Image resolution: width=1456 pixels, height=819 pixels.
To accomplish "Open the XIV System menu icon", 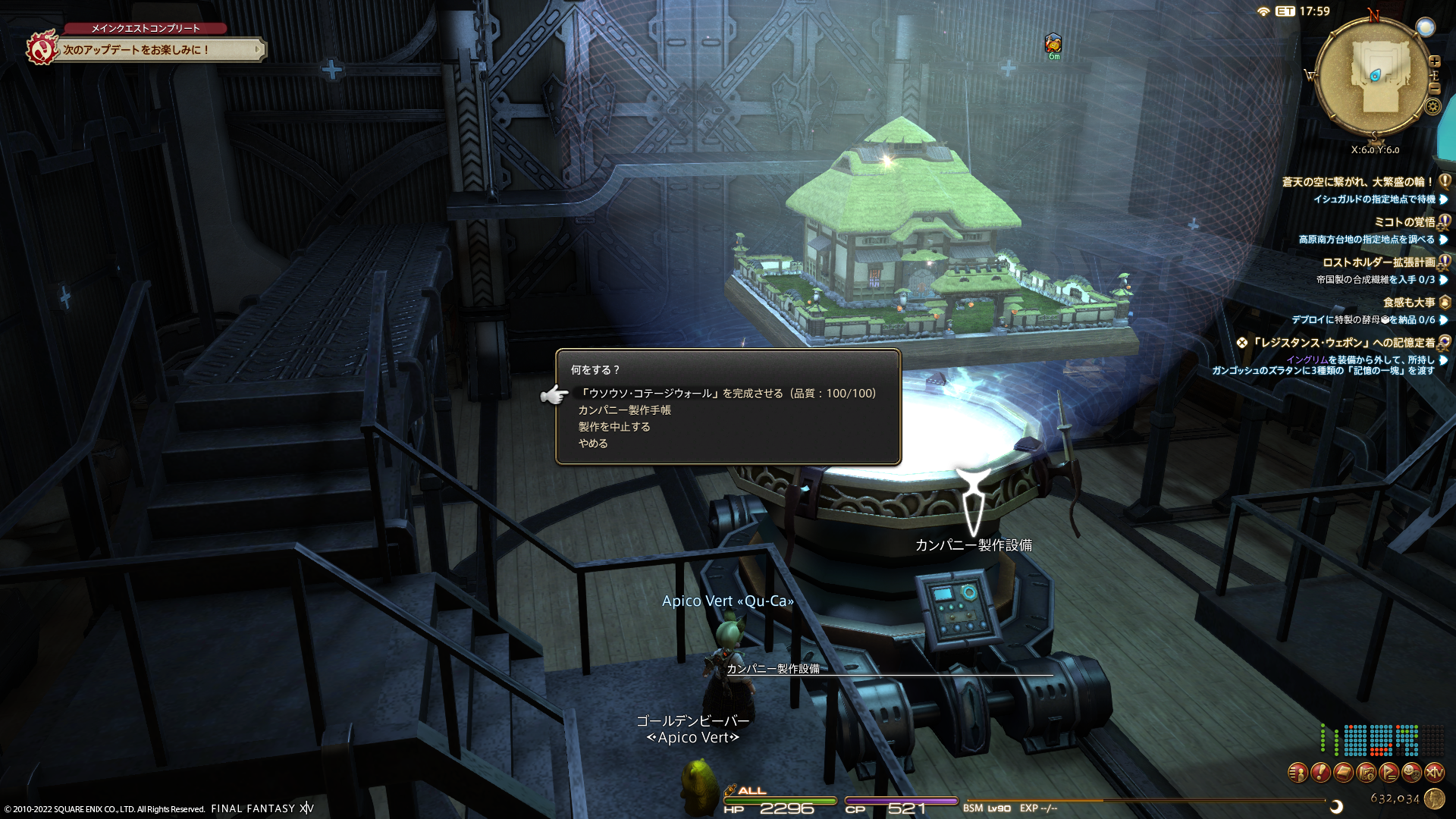I will 1434,773.
